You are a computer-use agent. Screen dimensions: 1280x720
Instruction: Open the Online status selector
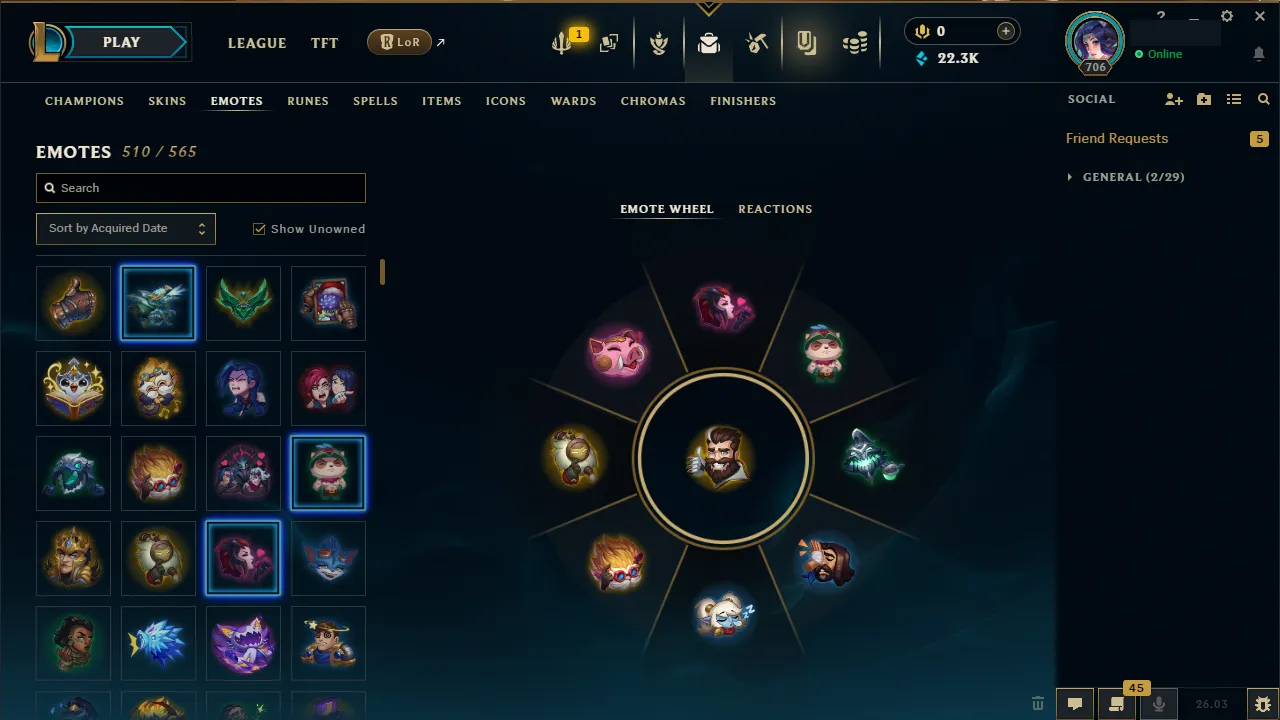pos(1163,54)
